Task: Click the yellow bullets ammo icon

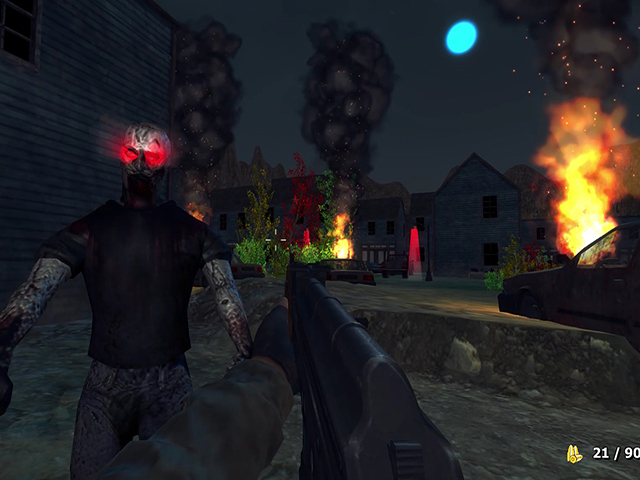Action: click(574, 454)
